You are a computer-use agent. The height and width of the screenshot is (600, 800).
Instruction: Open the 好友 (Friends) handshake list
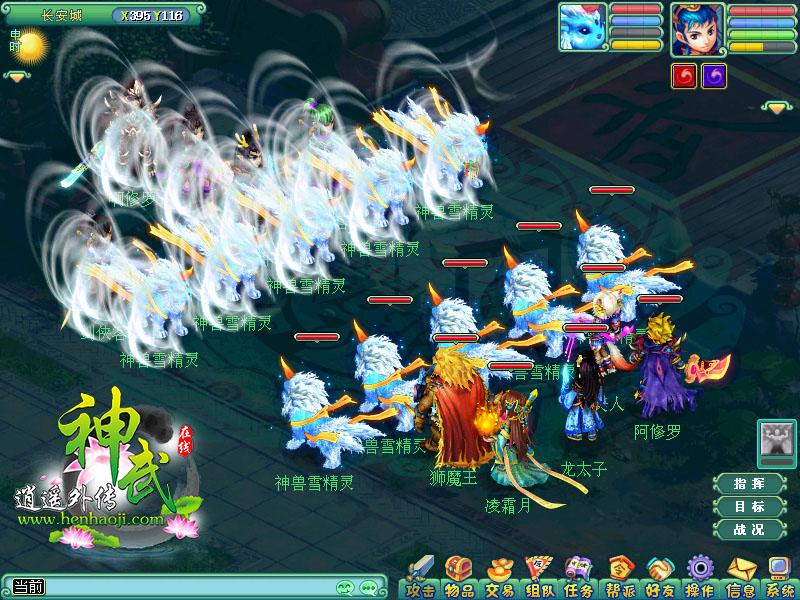[658, 577]
